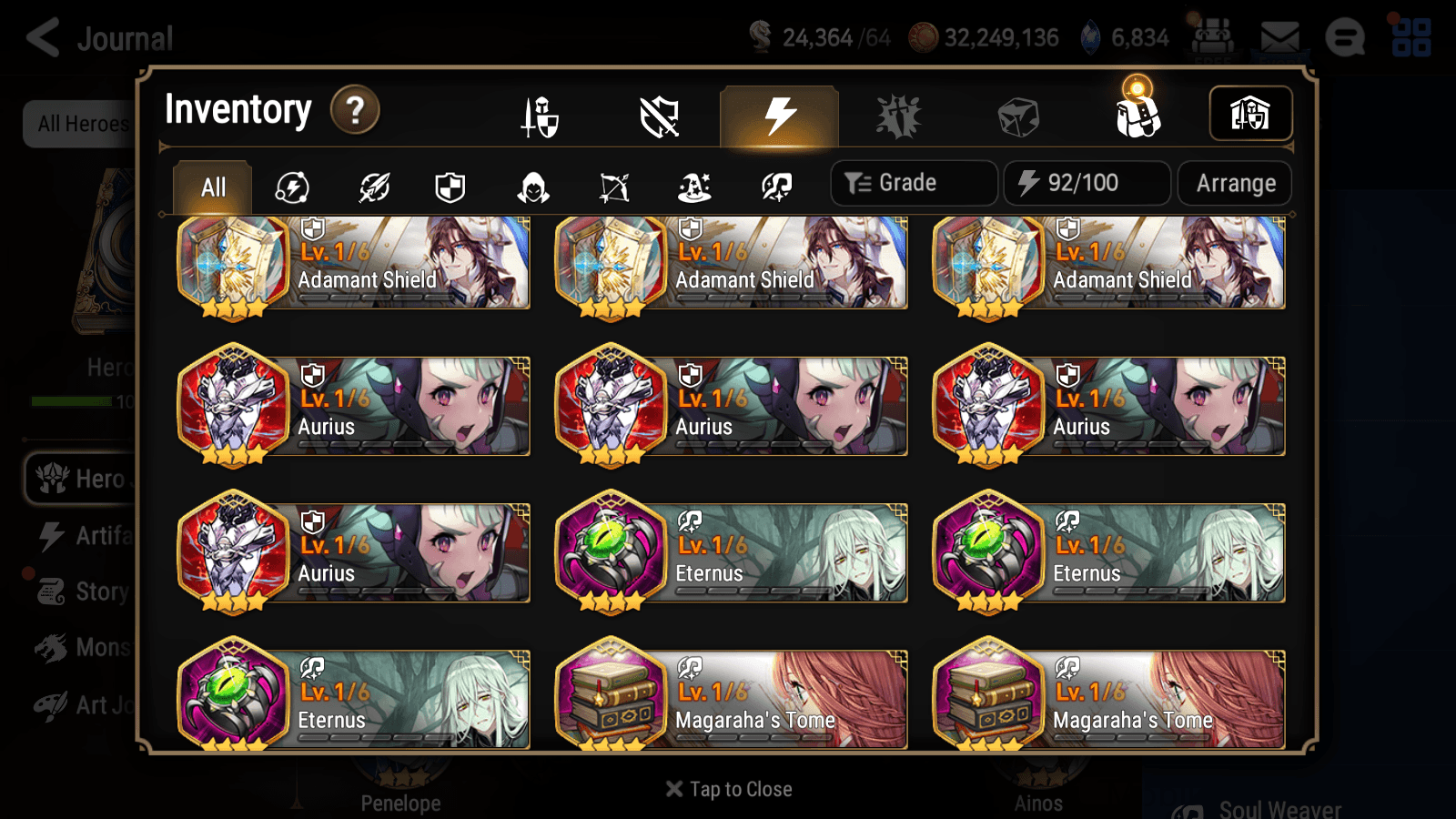Select the All artifact filter tab
This screenshot has height=819, width=1456.
click(212, 187)
